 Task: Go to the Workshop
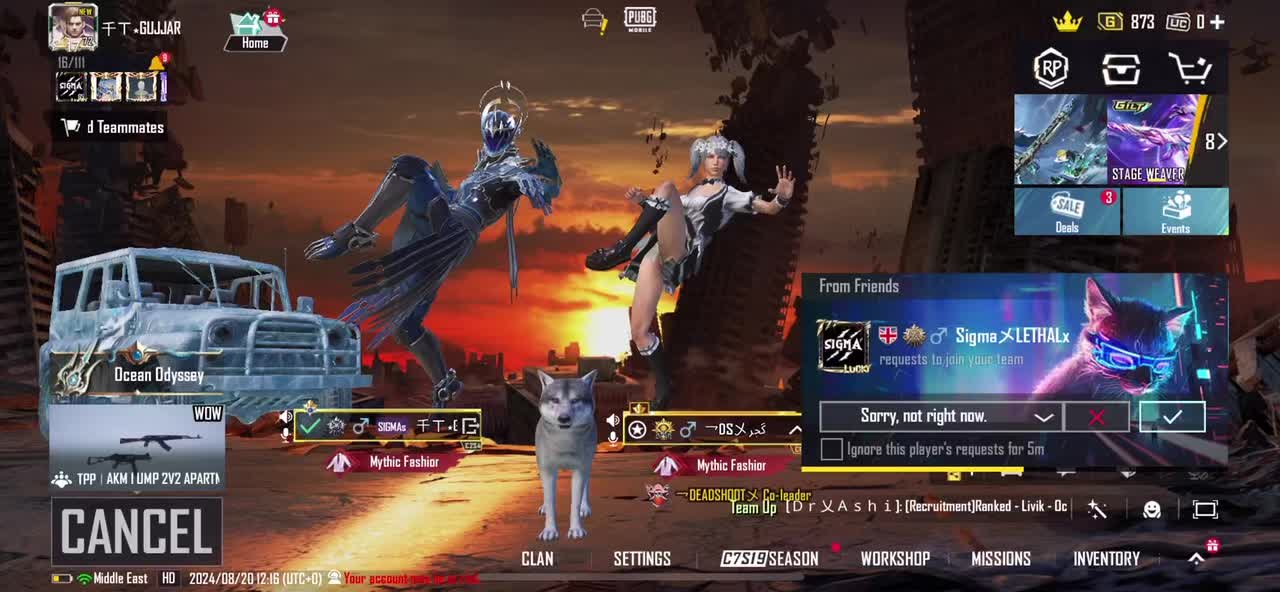[x=895, y=559]
